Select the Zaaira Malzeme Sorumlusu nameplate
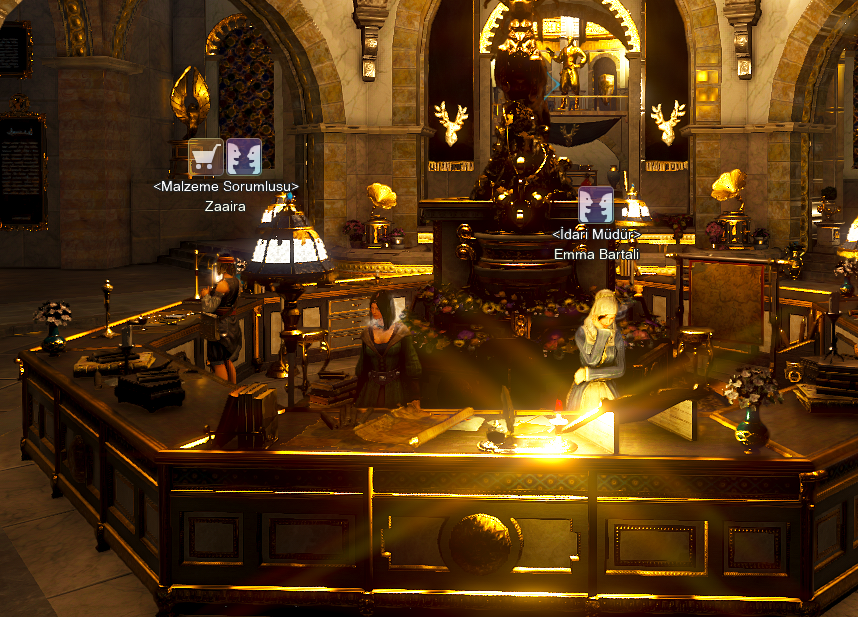Viewport: 858px width, 617px height. click(x=225, y=196)
